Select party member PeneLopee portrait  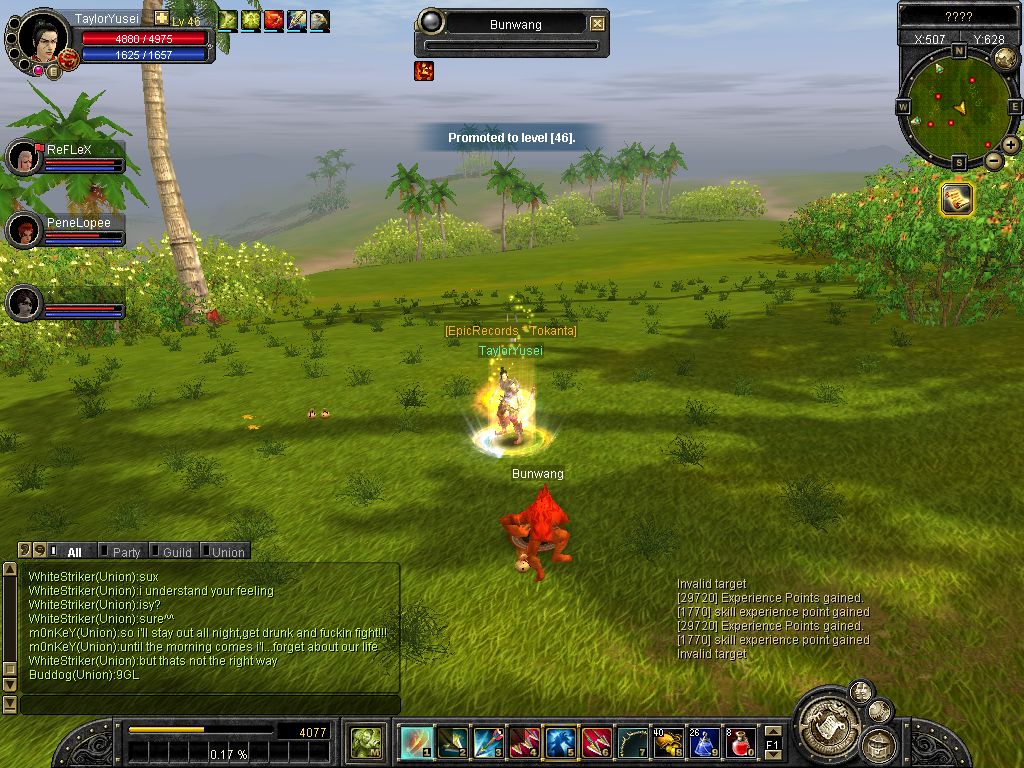pyautogui.click(x=24, y=230)
